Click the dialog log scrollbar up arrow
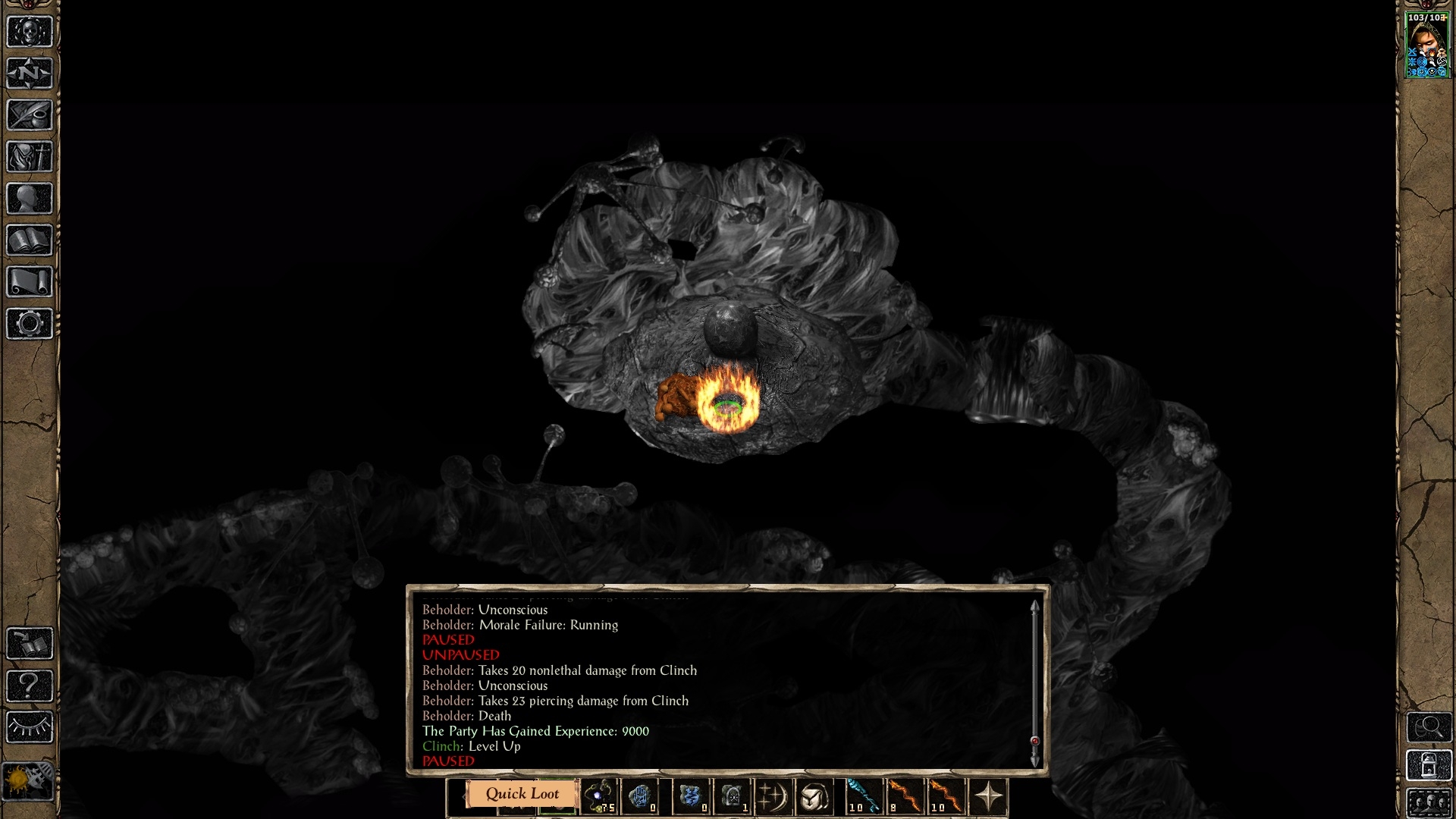This screenshot has width=1456, height=819. 1034,607
